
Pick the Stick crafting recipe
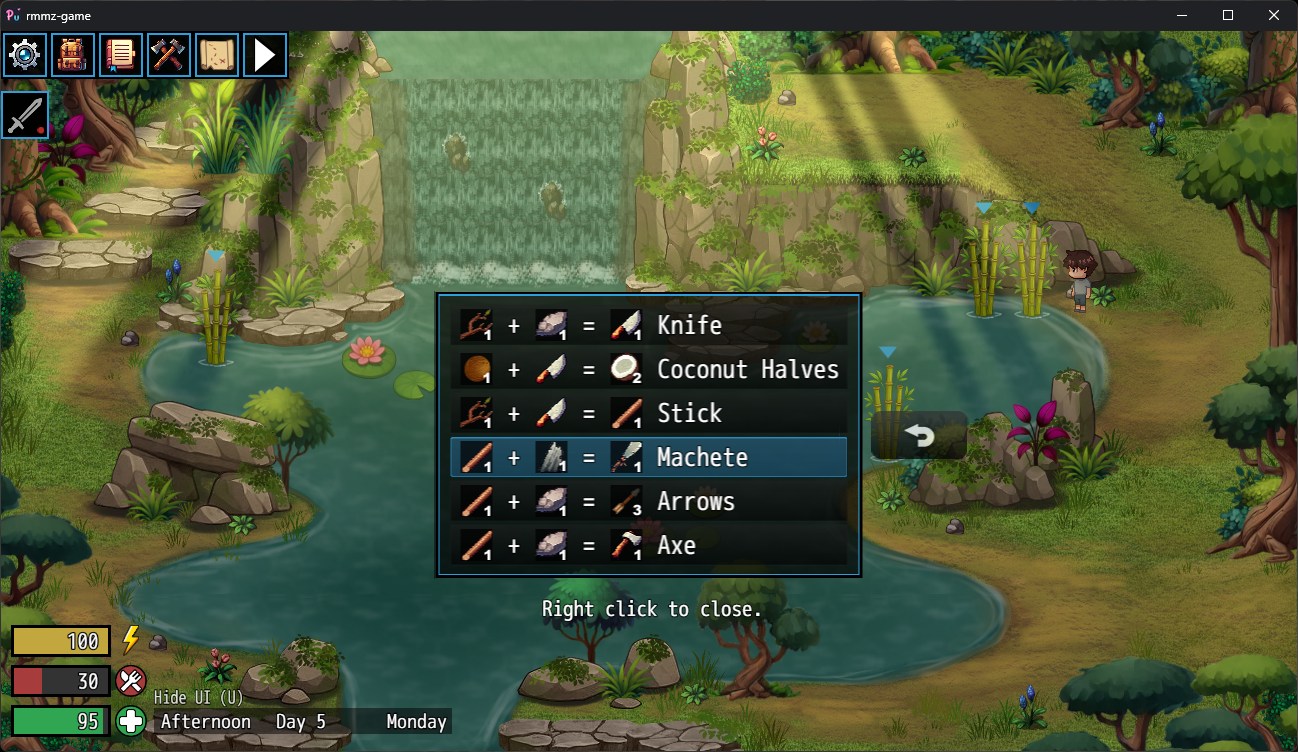point(648,413)
